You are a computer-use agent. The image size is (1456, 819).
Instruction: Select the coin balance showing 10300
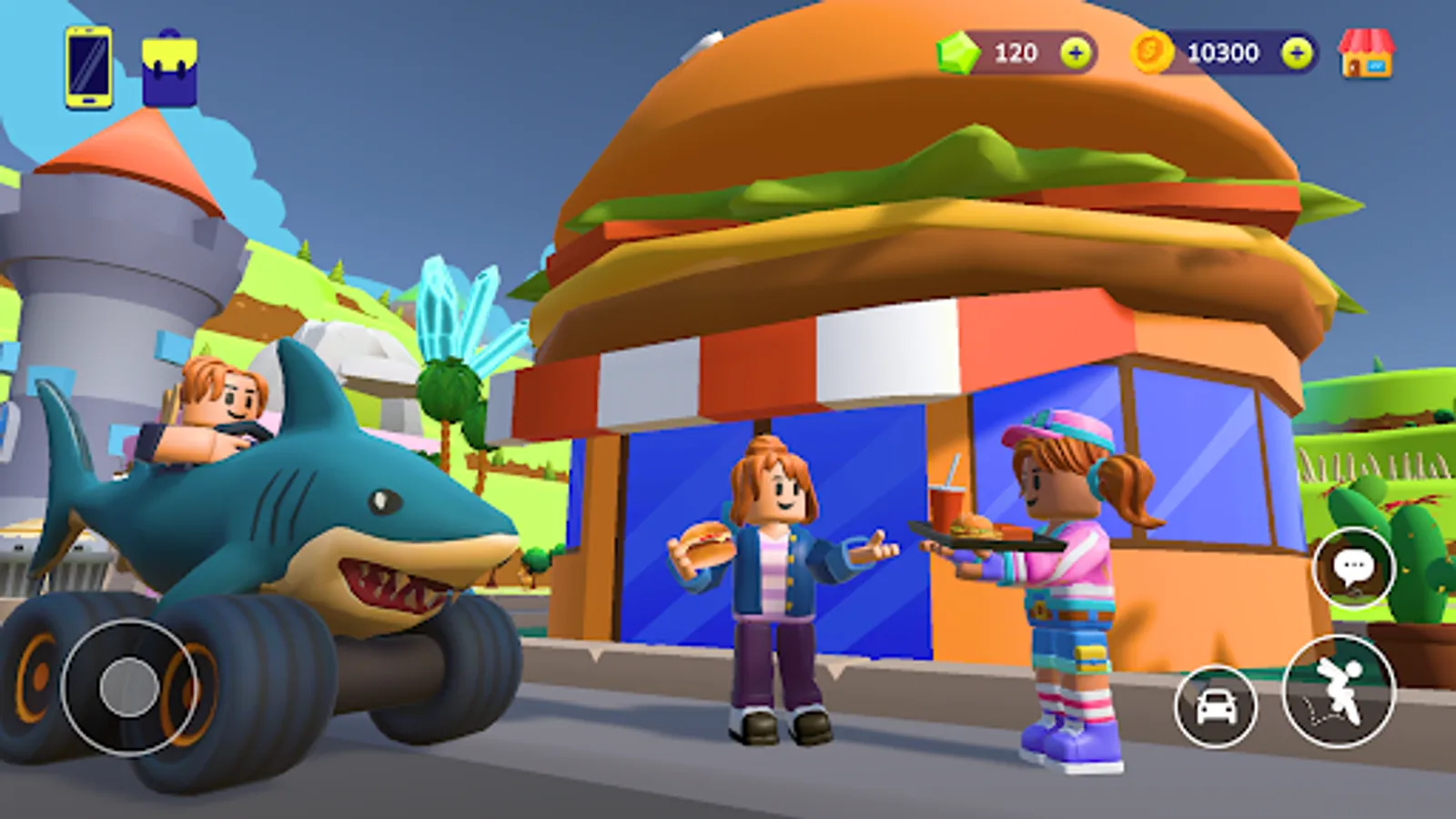tap(1225, 54)
